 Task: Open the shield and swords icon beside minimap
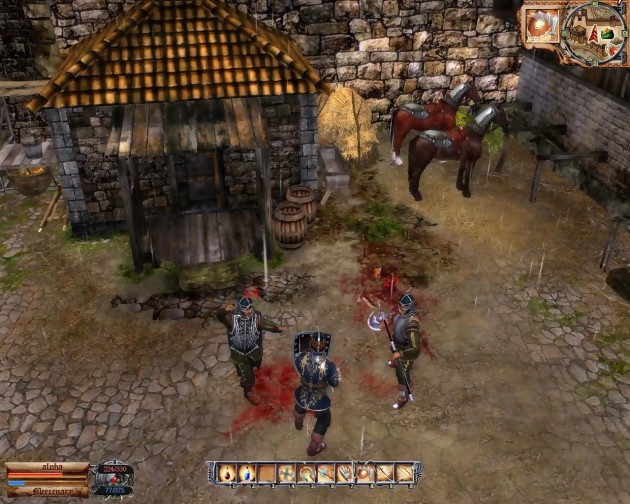pos(542,26)
